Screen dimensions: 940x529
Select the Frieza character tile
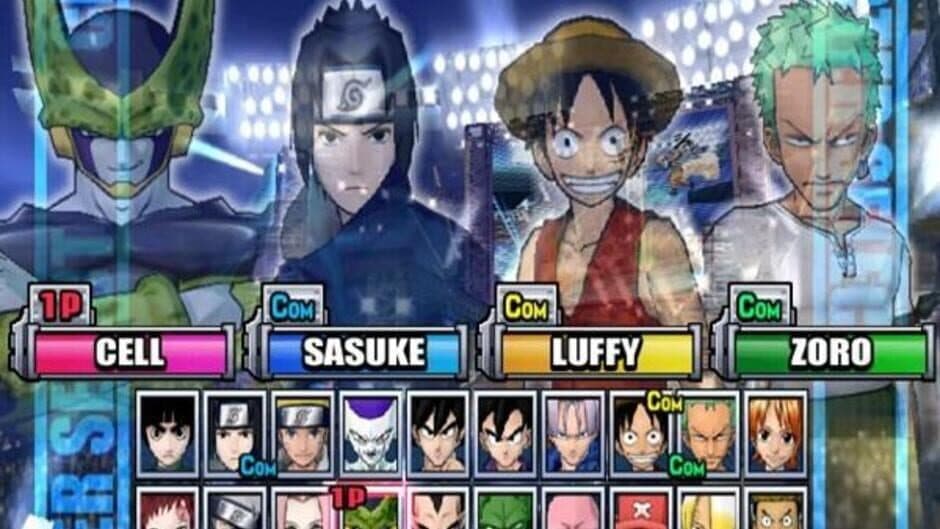(x=371, y=432)
